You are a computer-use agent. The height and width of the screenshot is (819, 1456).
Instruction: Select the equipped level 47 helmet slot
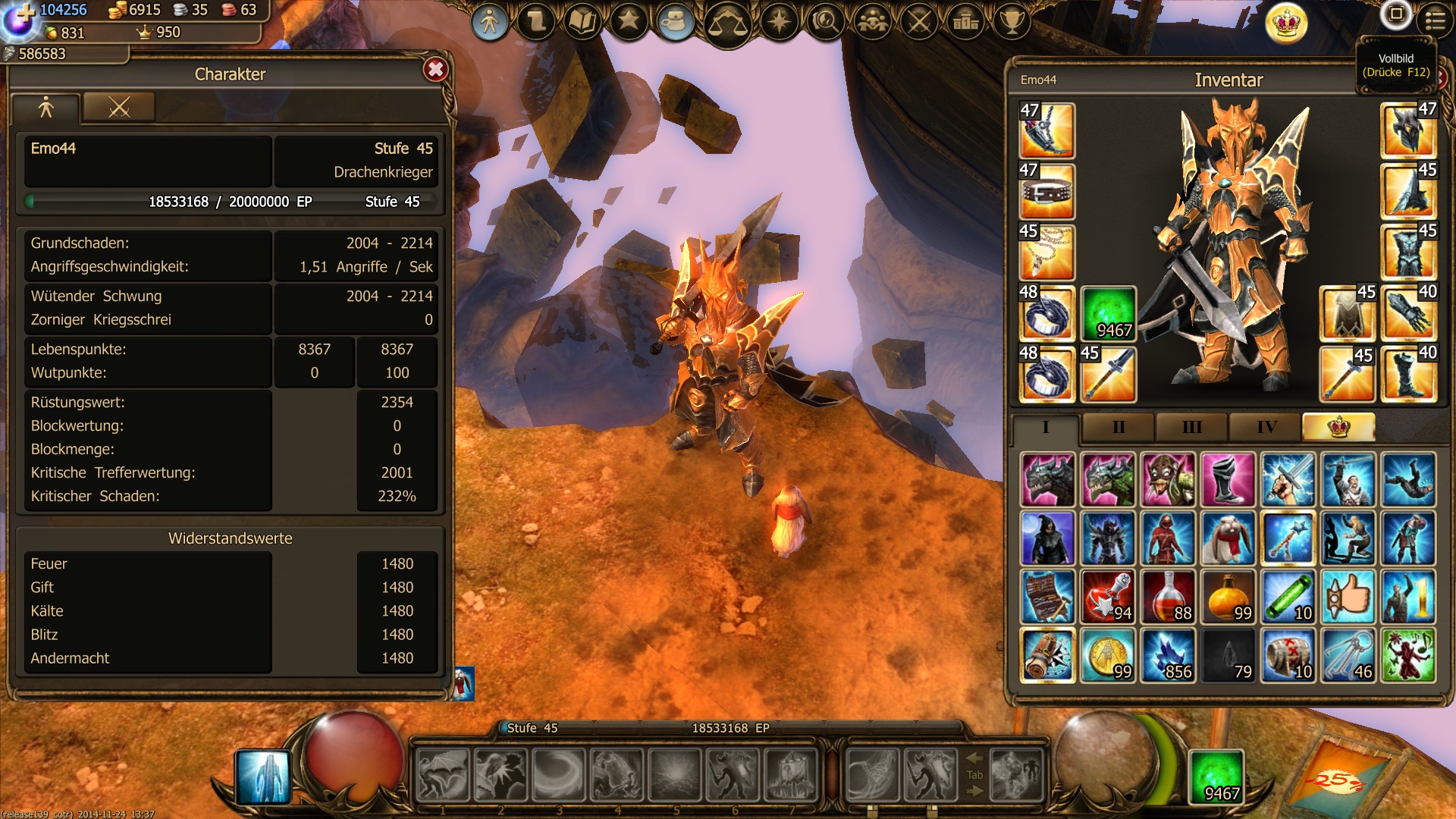pos(1408,130)
